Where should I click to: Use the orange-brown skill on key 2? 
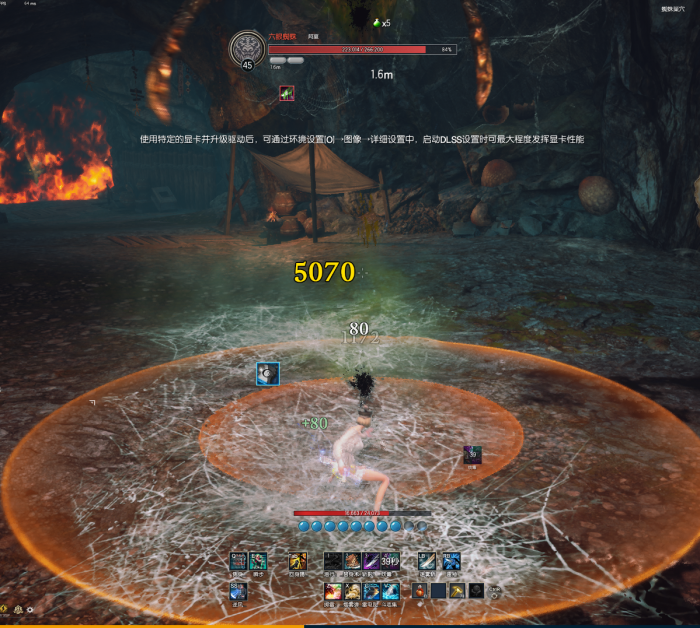[x=352, y=561]
